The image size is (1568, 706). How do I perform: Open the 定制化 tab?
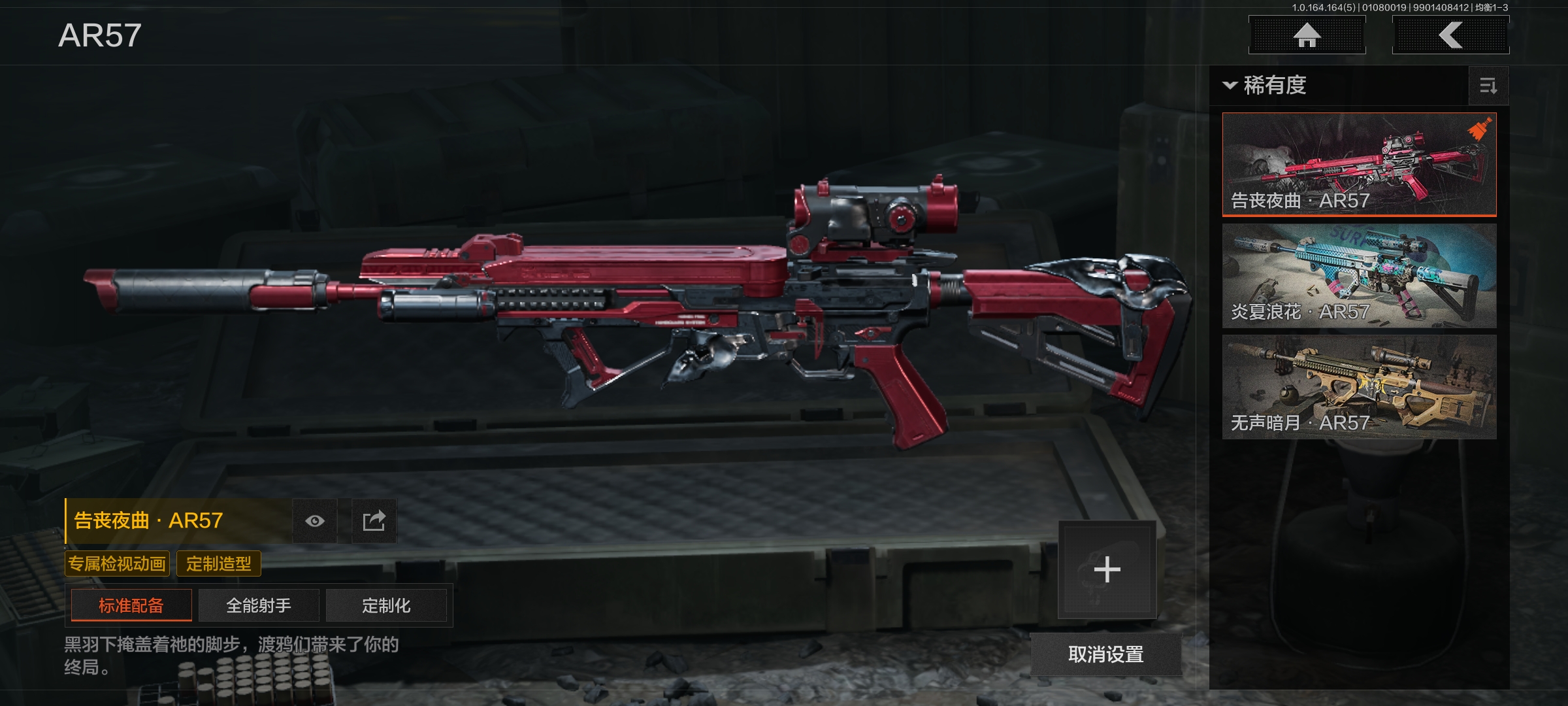[386, 605]
